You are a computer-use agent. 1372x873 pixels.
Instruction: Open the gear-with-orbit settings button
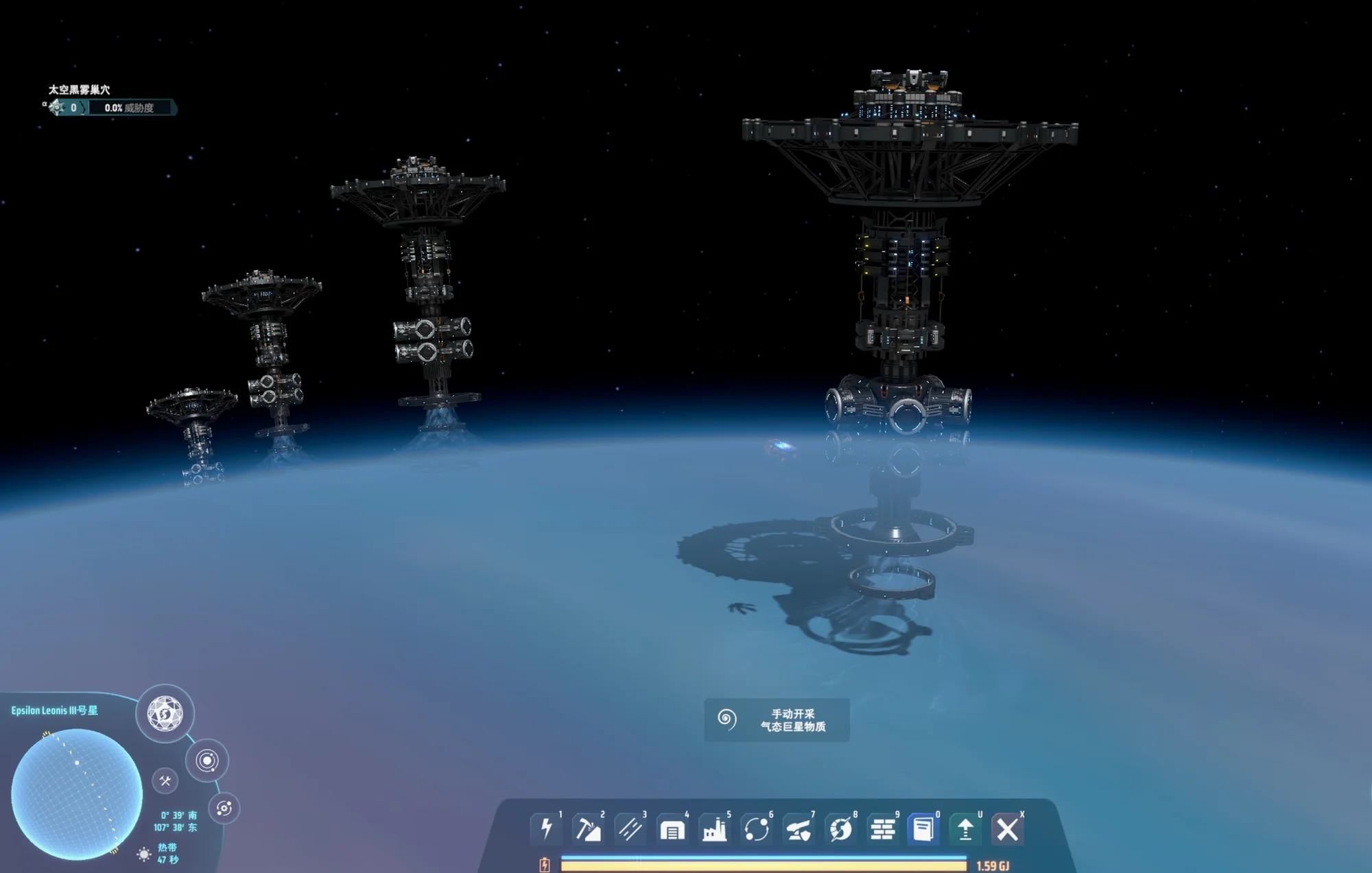[x=224, y=808]
